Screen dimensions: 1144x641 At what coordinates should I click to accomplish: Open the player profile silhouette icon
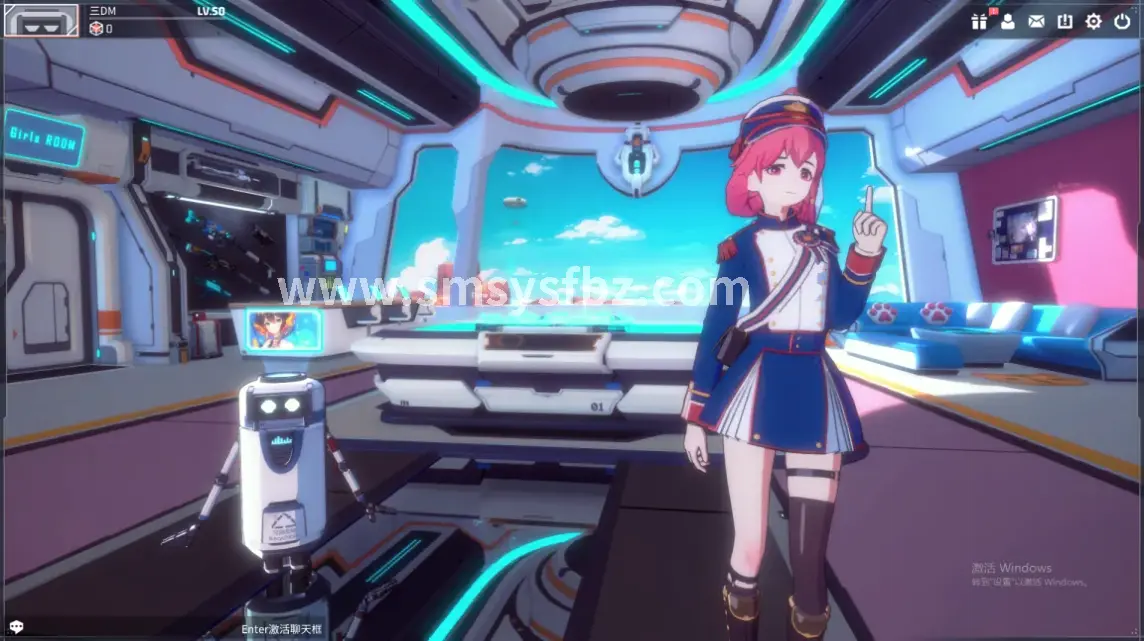pyautogui.click(x=1007, y=21)
